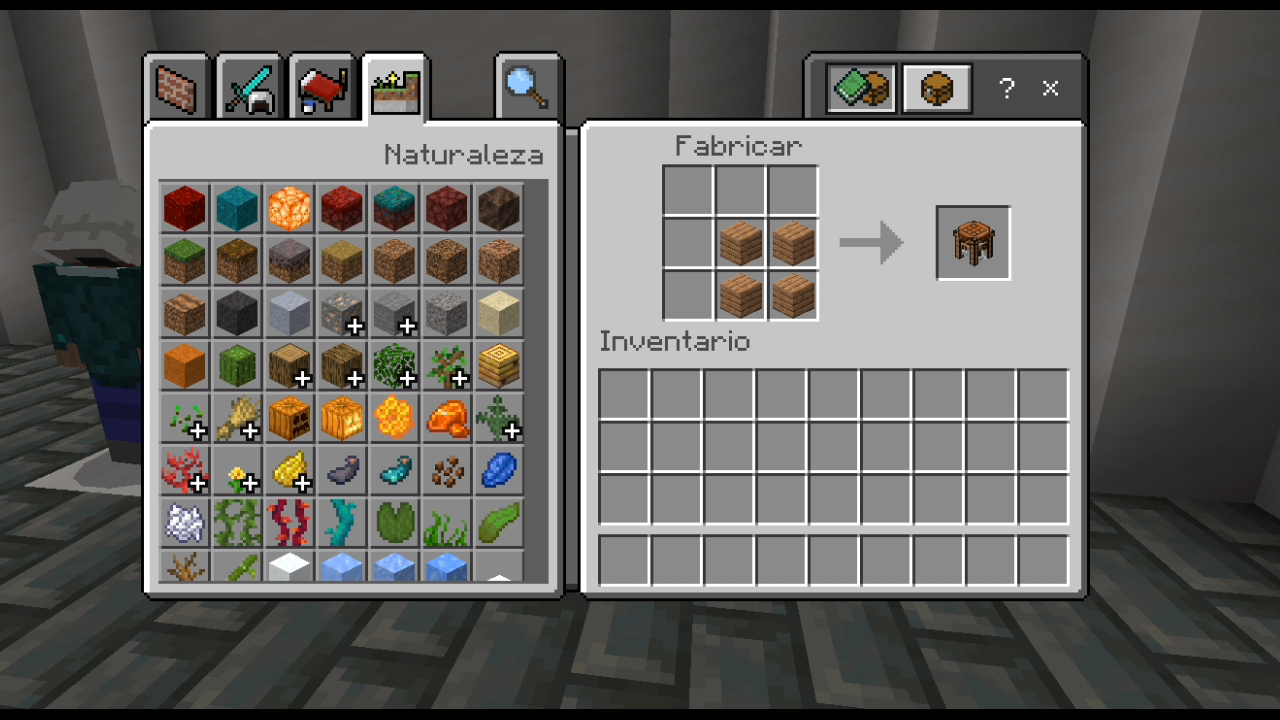Click the magma block icon
The image size is (1280, 720).
(x=289, y=209)
